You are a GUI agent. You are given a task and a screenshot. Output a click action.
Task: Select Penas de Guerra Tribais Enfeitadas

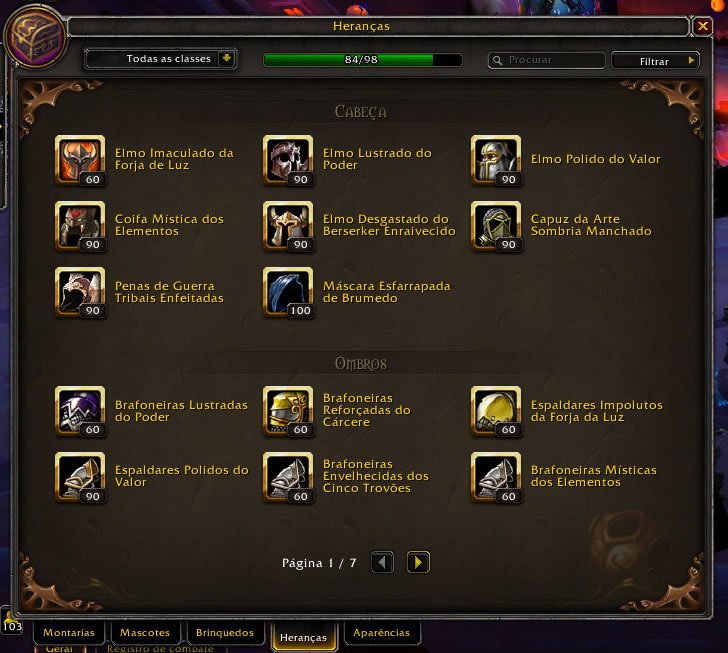point(80,292)
